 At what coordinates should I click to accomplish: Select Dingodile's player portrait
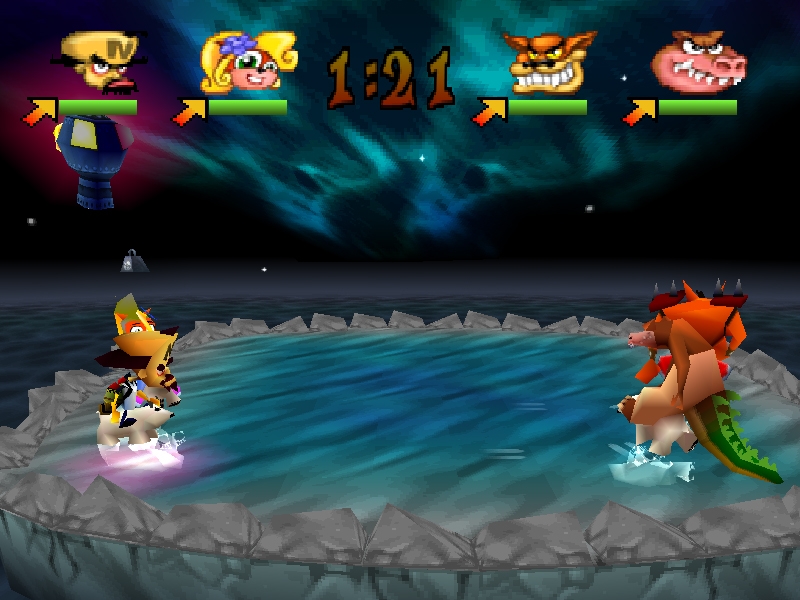tap(698, 62)
